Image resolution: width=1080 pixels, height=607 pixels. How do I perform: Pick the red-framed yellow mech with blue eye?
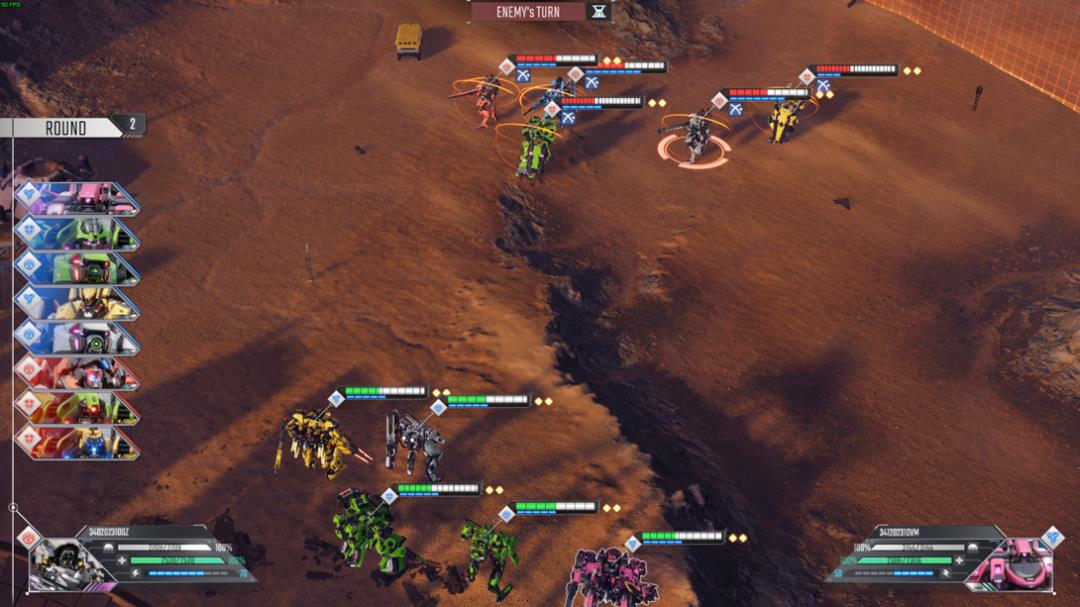tap(78, 441)
